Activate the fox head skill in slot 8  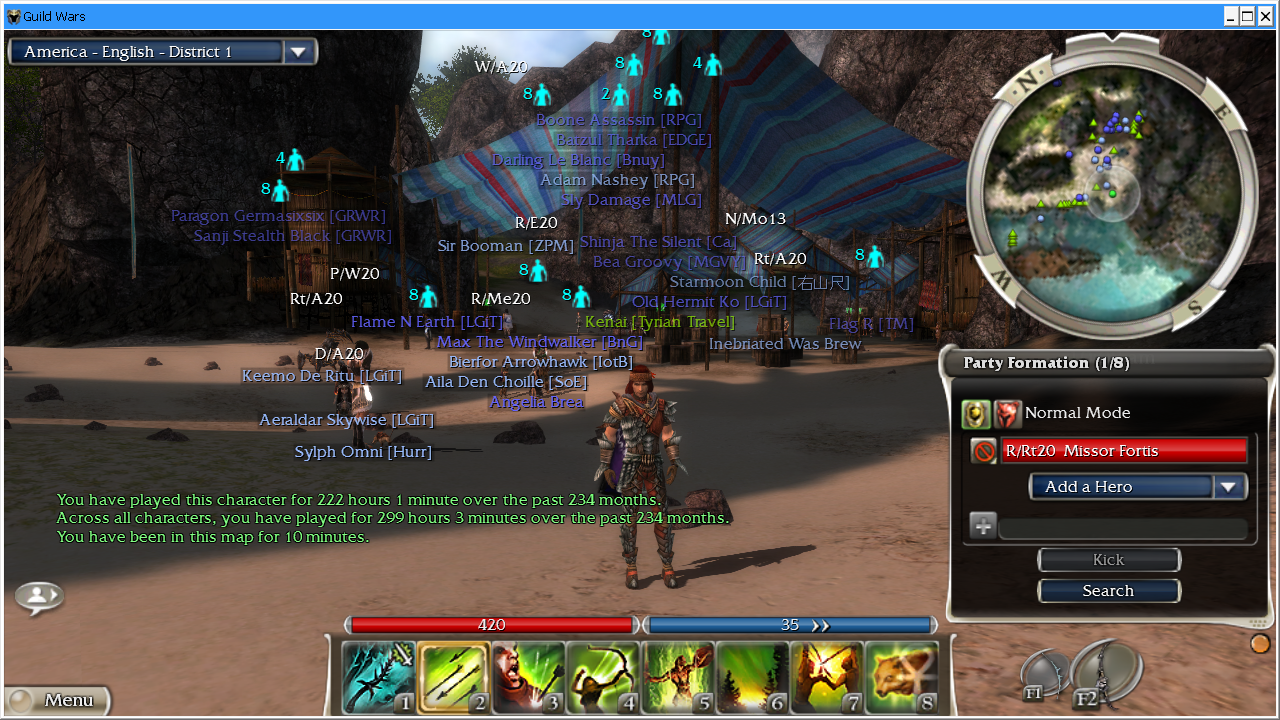pyautogui.click(x=901, y=677)
